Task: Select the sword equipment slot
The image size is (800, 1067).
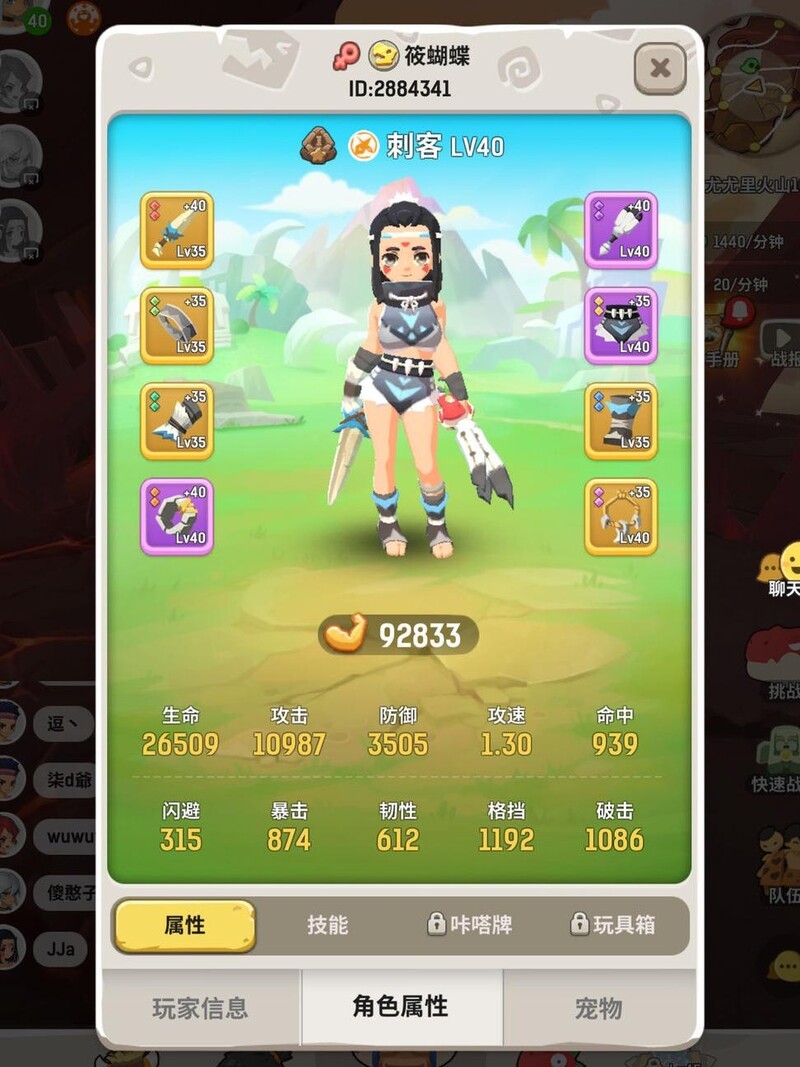Action: tap(177, 230)
